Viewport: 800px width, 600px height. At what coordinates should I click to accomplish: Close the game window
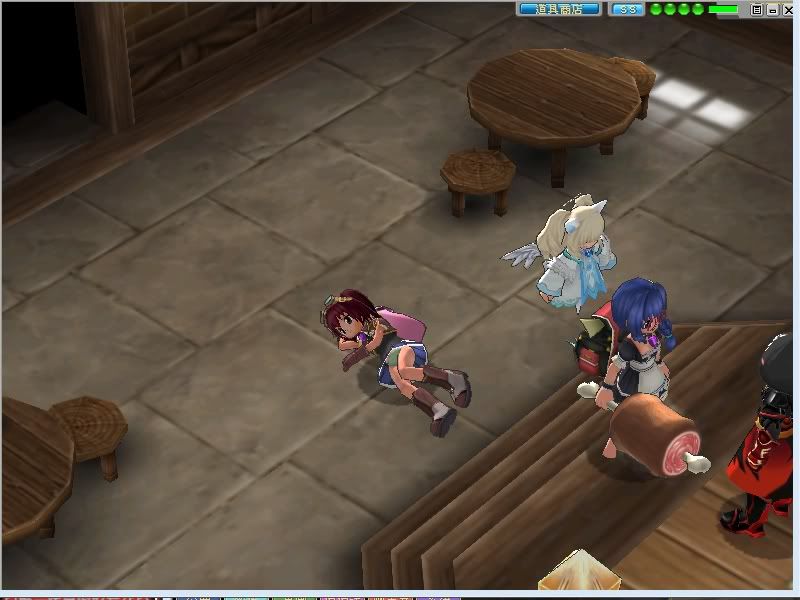(x=788, y=9)
